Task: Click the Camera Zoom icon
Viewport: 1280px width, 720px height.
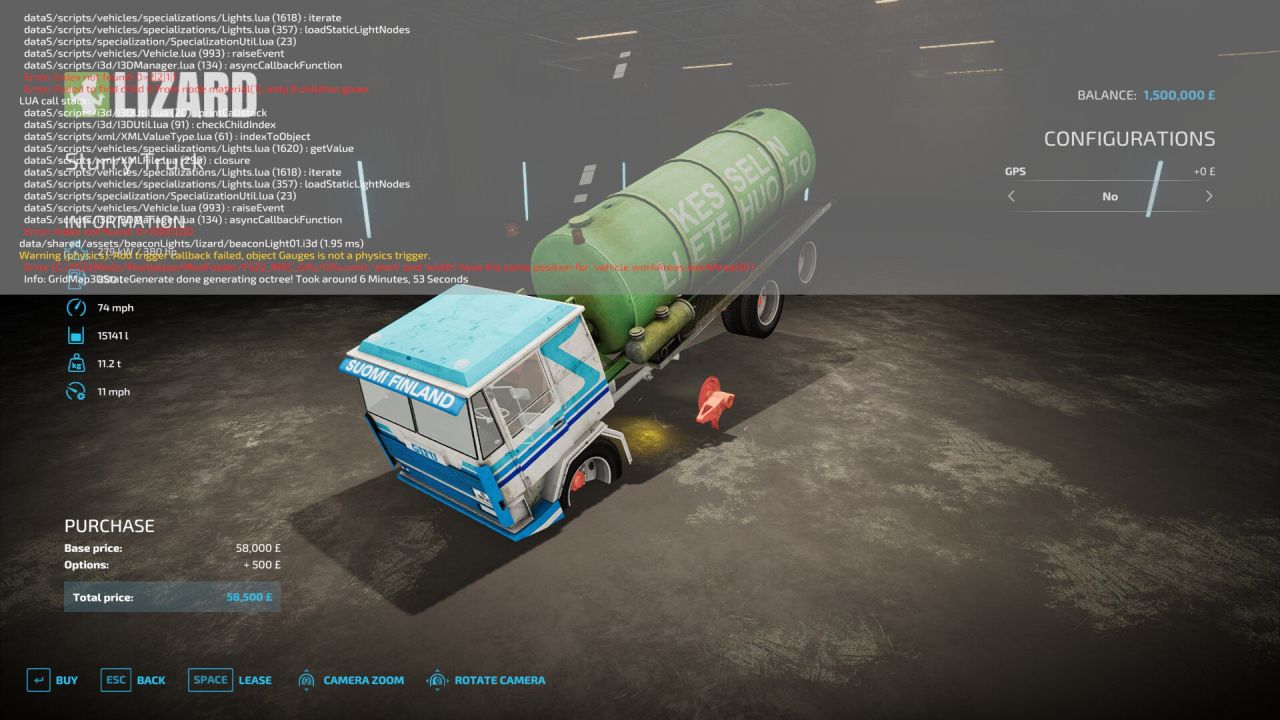Action: [306, 679]
